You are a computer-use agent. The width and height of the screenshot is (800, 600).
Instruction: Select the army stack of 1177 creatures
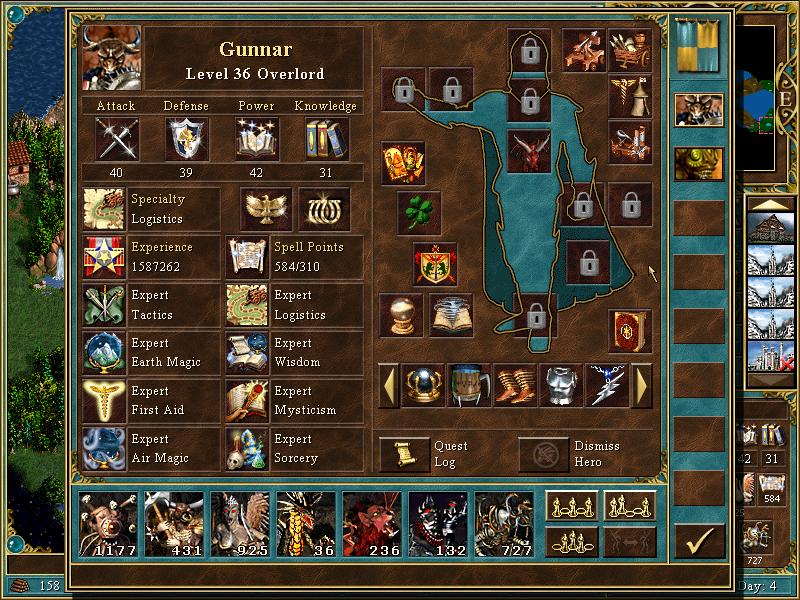[x=107, y=523]
